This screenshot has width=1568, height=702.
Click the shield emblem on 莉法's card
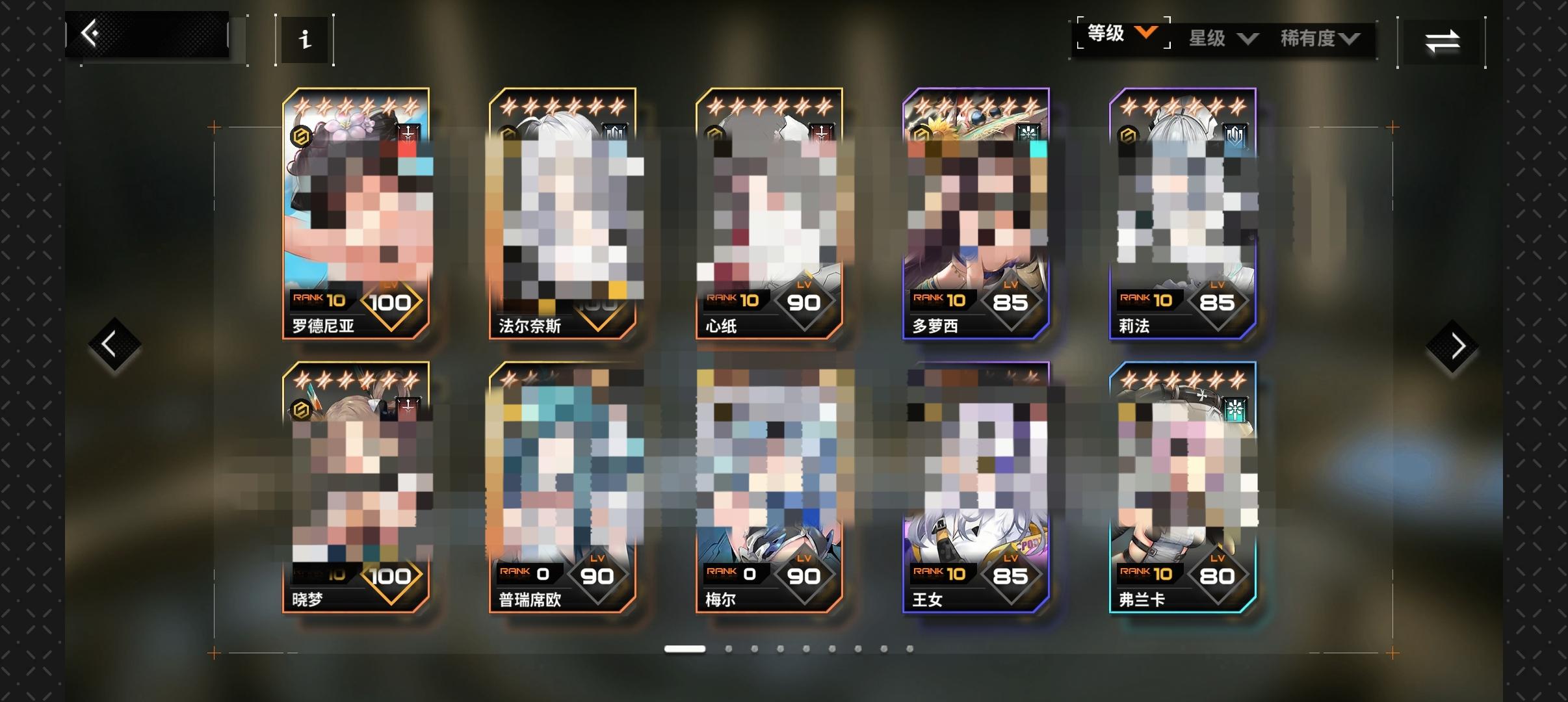pos(1234,135)
